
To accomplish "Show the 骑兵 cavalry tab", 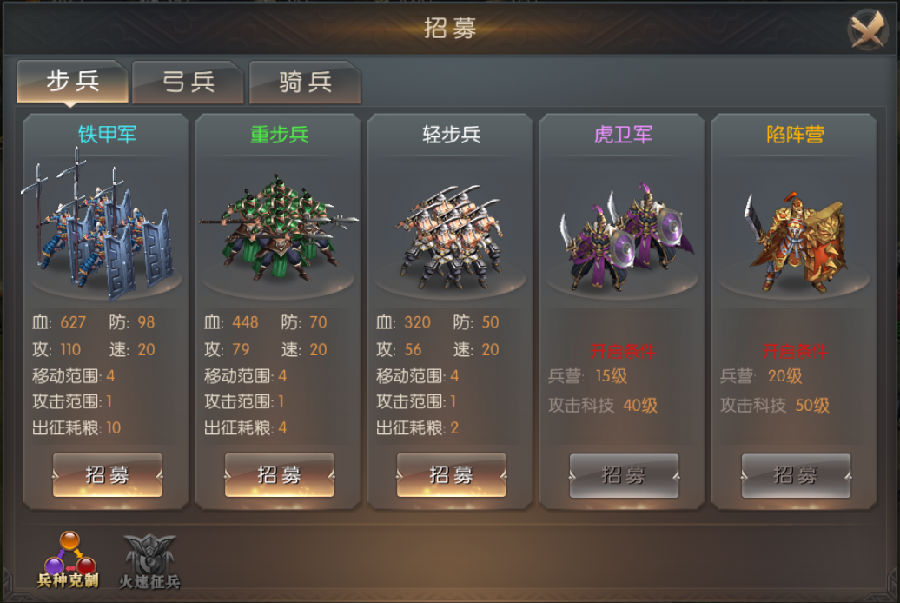I will pyautogui.click(x=305, y=82).
